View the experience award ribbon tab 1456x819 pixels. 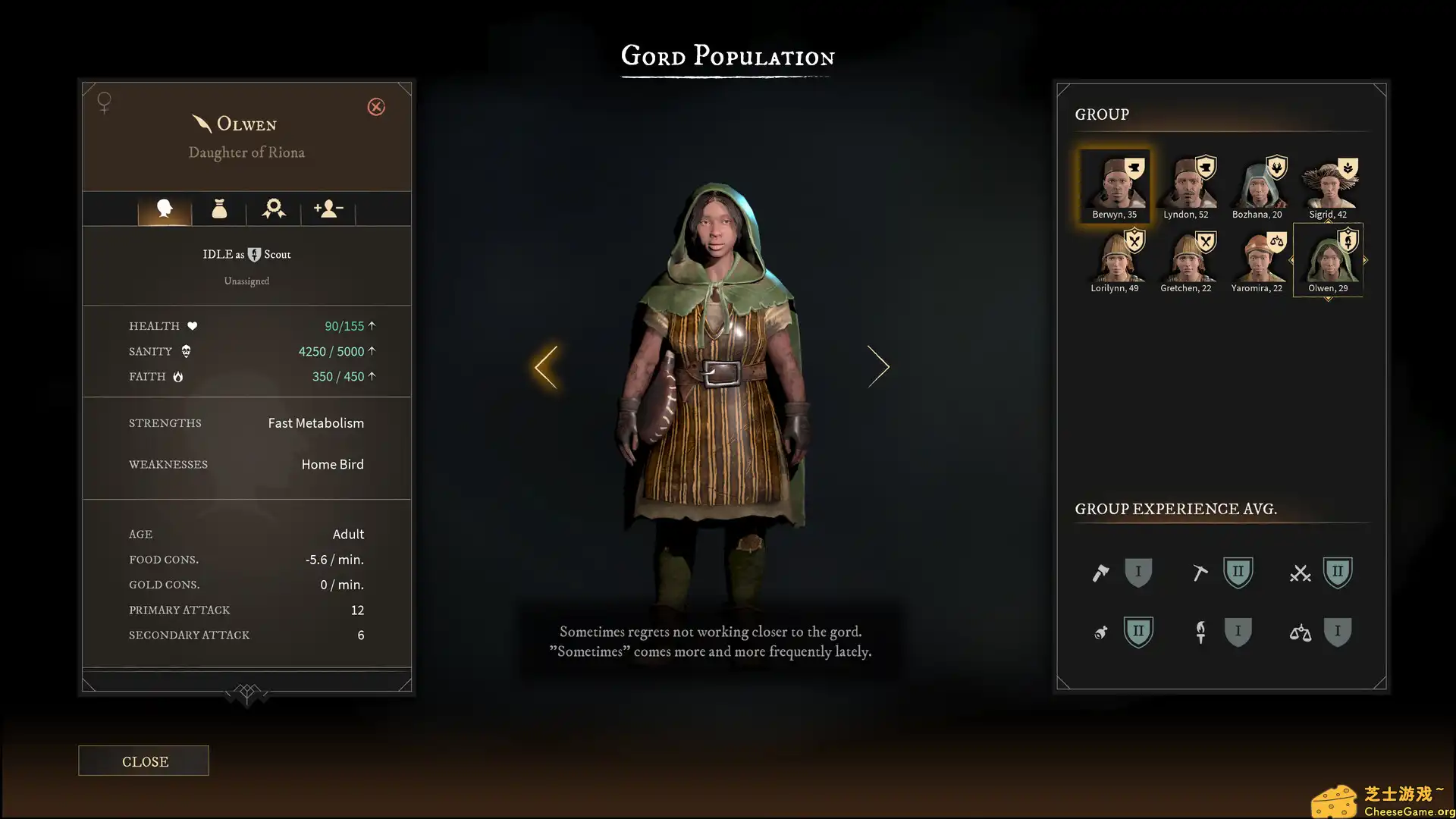point(274,209)
